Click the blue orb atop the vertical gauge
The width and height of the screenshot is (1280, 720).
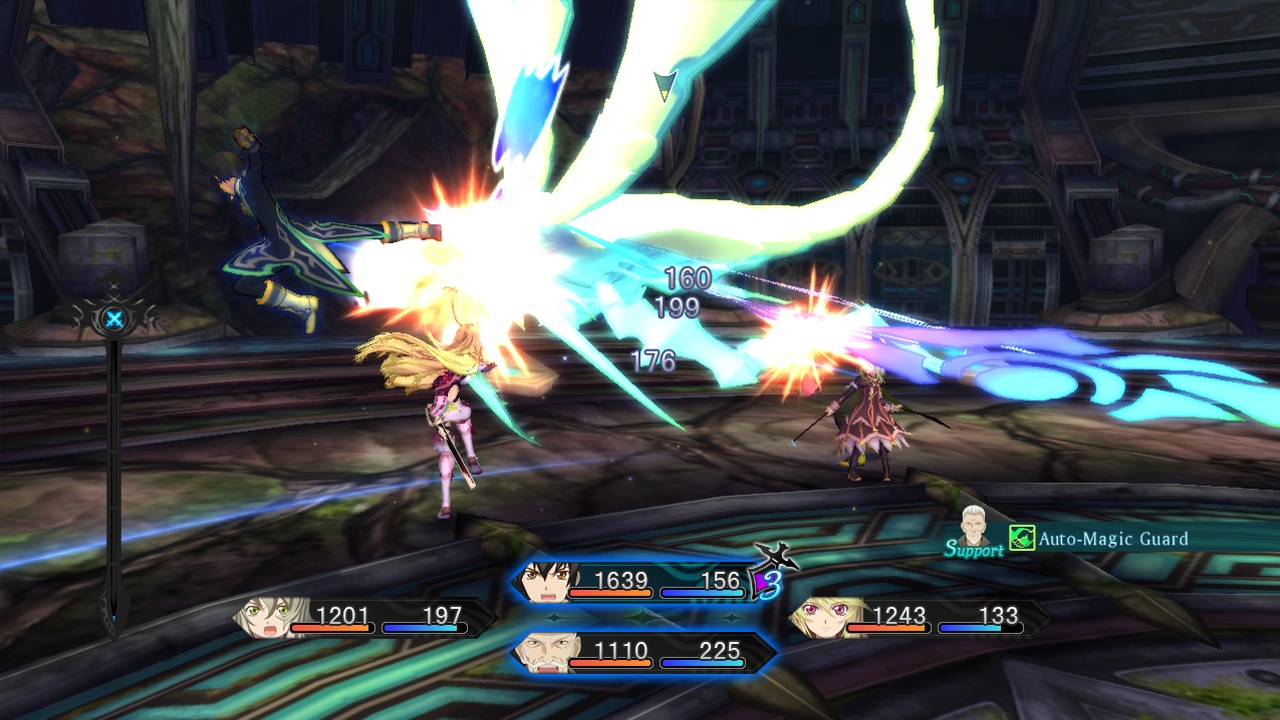pyautogui.click(x=115, y=321)
